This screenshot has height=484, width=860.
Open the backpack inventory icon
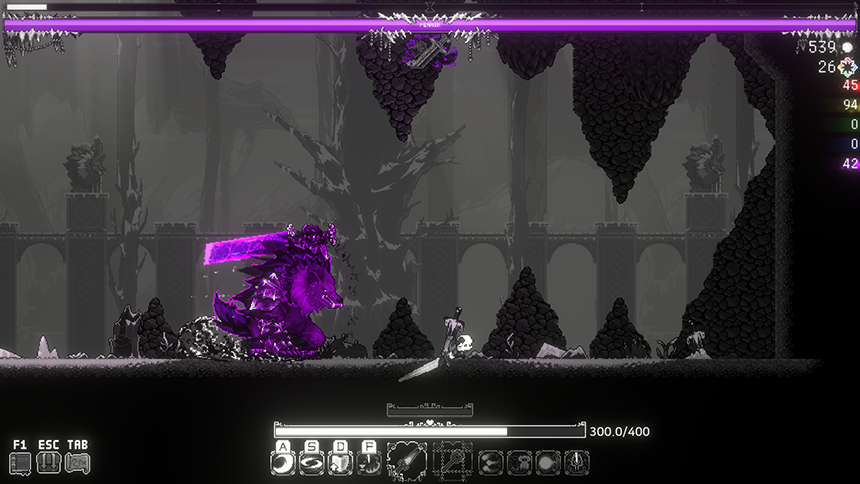point(49,463)
